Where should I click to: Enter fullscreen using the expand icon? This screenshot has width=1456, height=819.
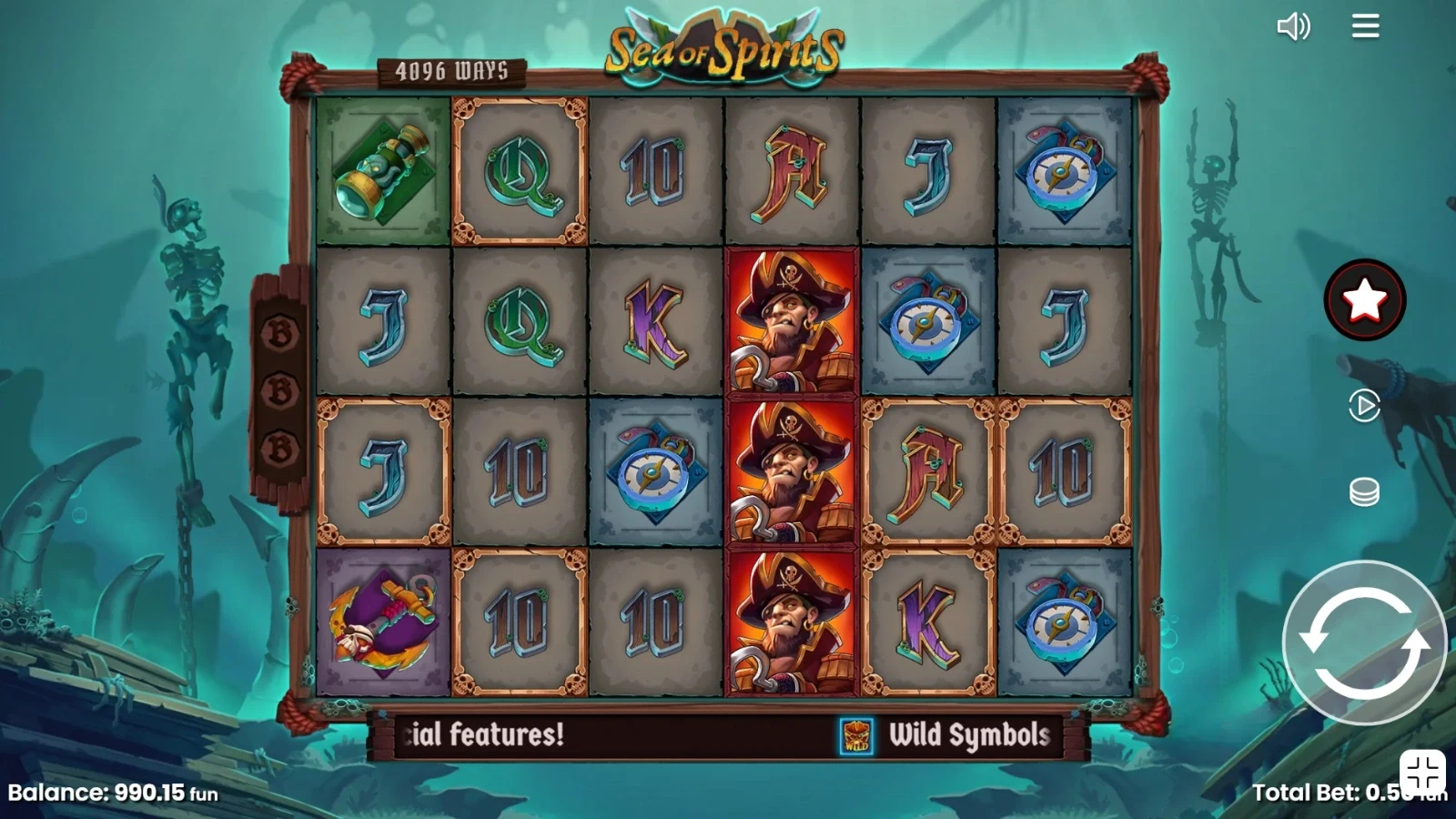(1421, 773)
